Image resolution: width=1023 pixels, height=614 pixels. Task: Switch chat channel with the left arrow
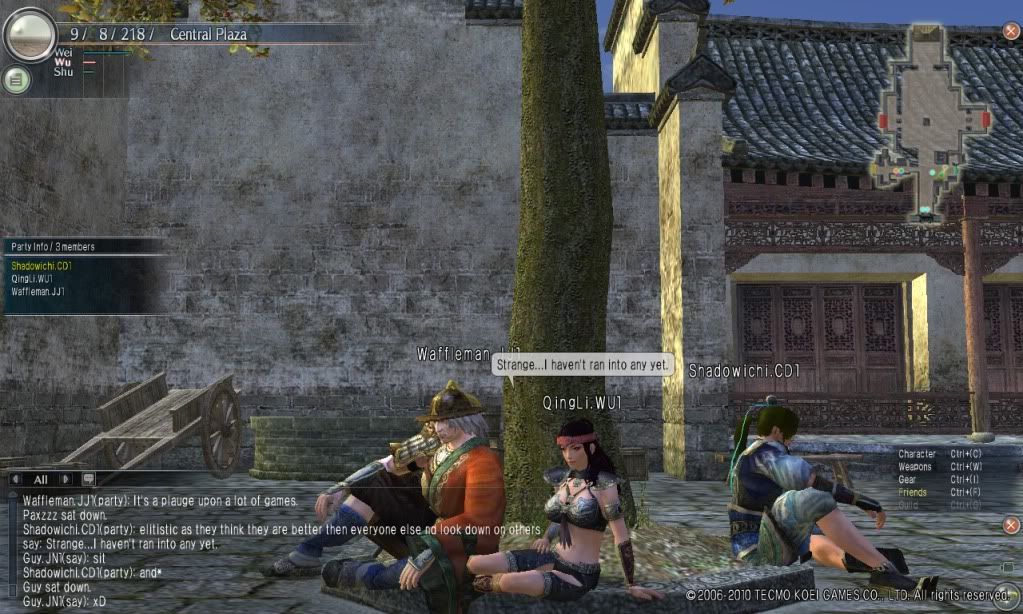point(17,479)
